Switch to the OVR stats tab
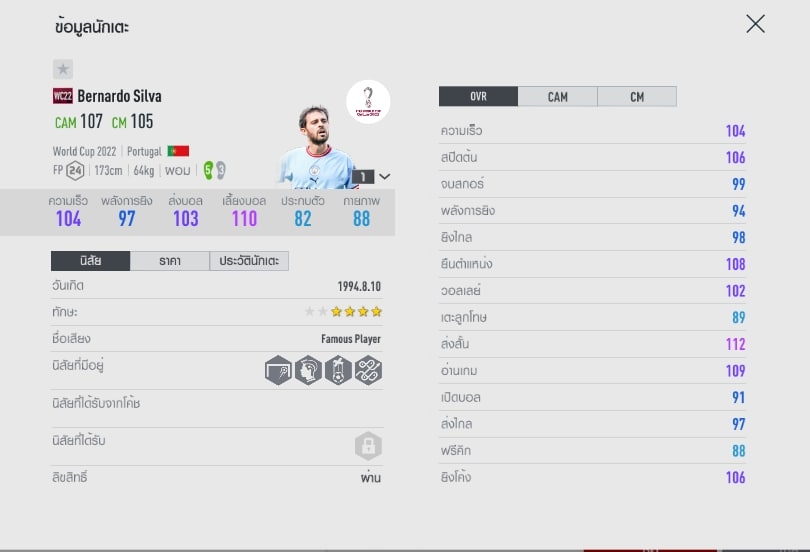This screenshot has height=552, width=810. [478, 96]
